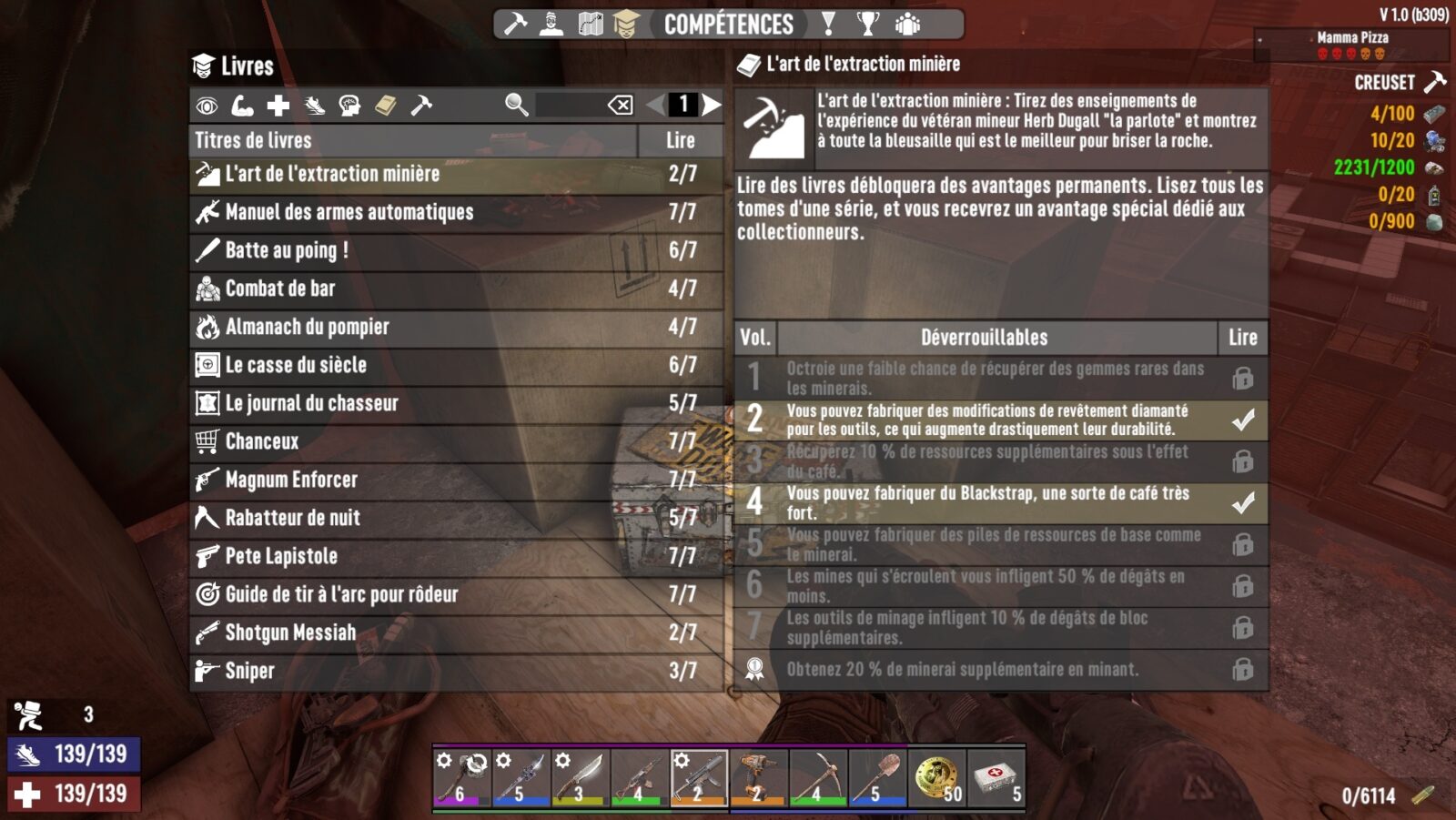
Task: Filter skills by the strength arm icon
Action: (x=243, y=106)
